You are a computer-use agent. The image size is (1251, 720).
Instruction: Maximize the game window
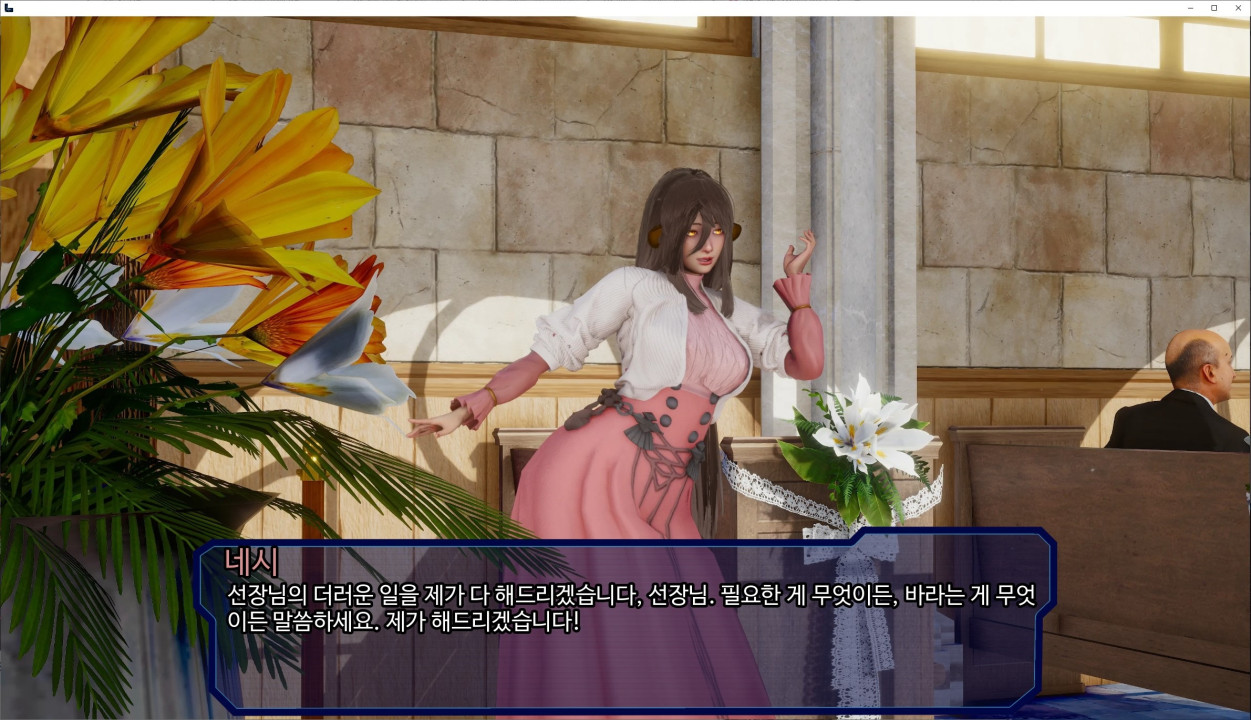click(x=1214, y=8)
